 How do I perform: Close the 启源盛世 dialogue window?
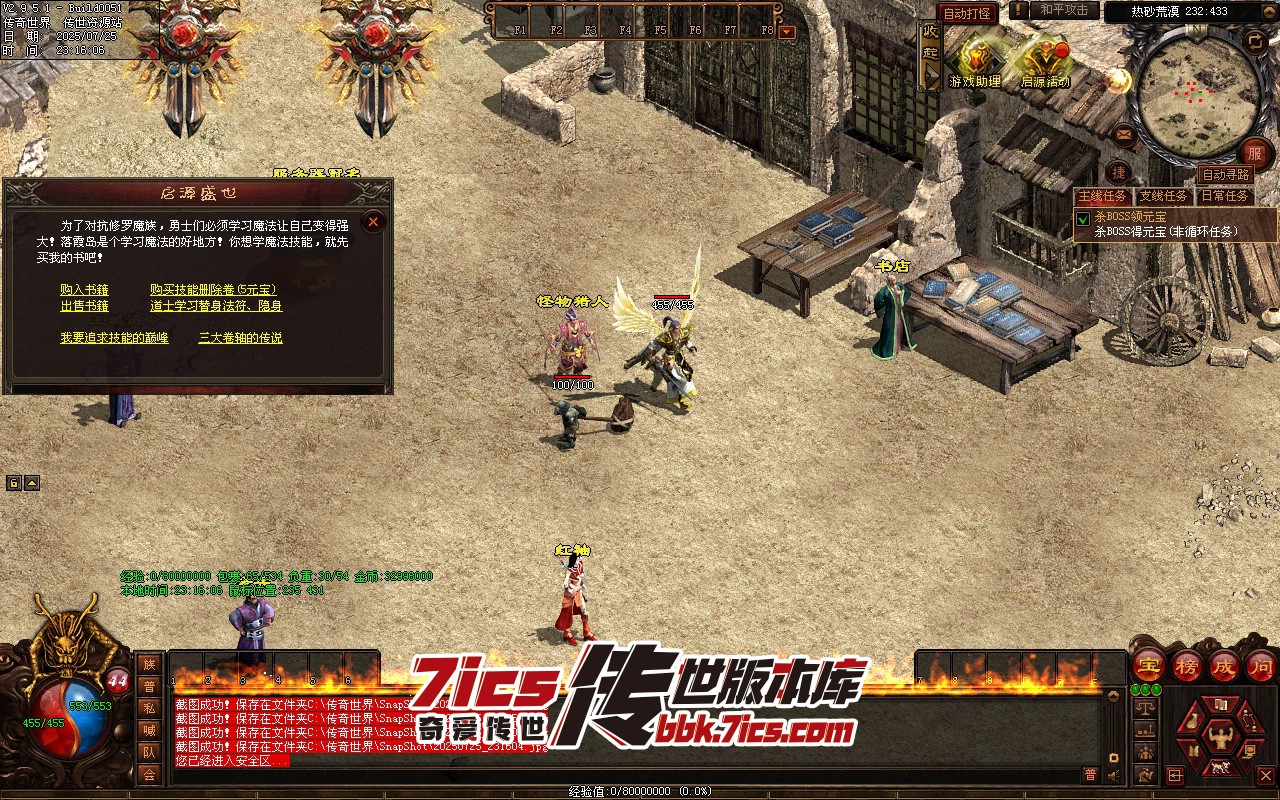[373, 221]
